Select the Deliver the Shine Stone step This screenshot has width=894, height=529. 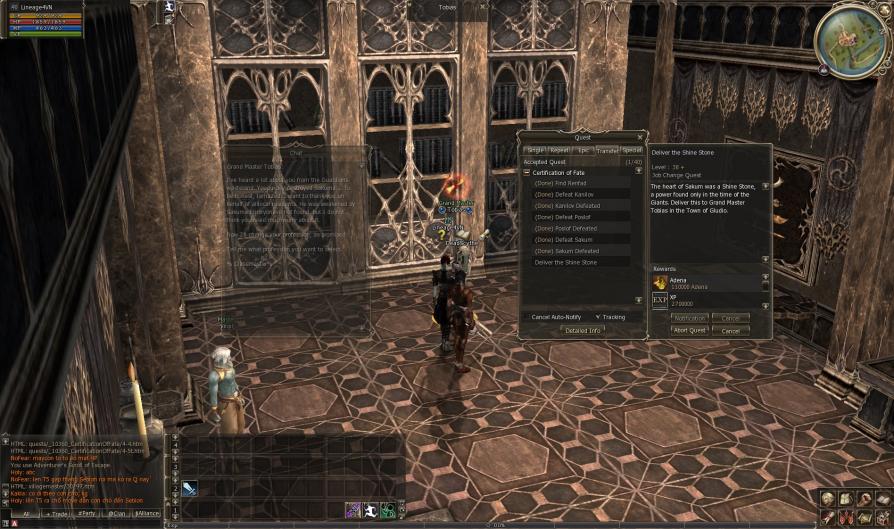click(566, 262)
